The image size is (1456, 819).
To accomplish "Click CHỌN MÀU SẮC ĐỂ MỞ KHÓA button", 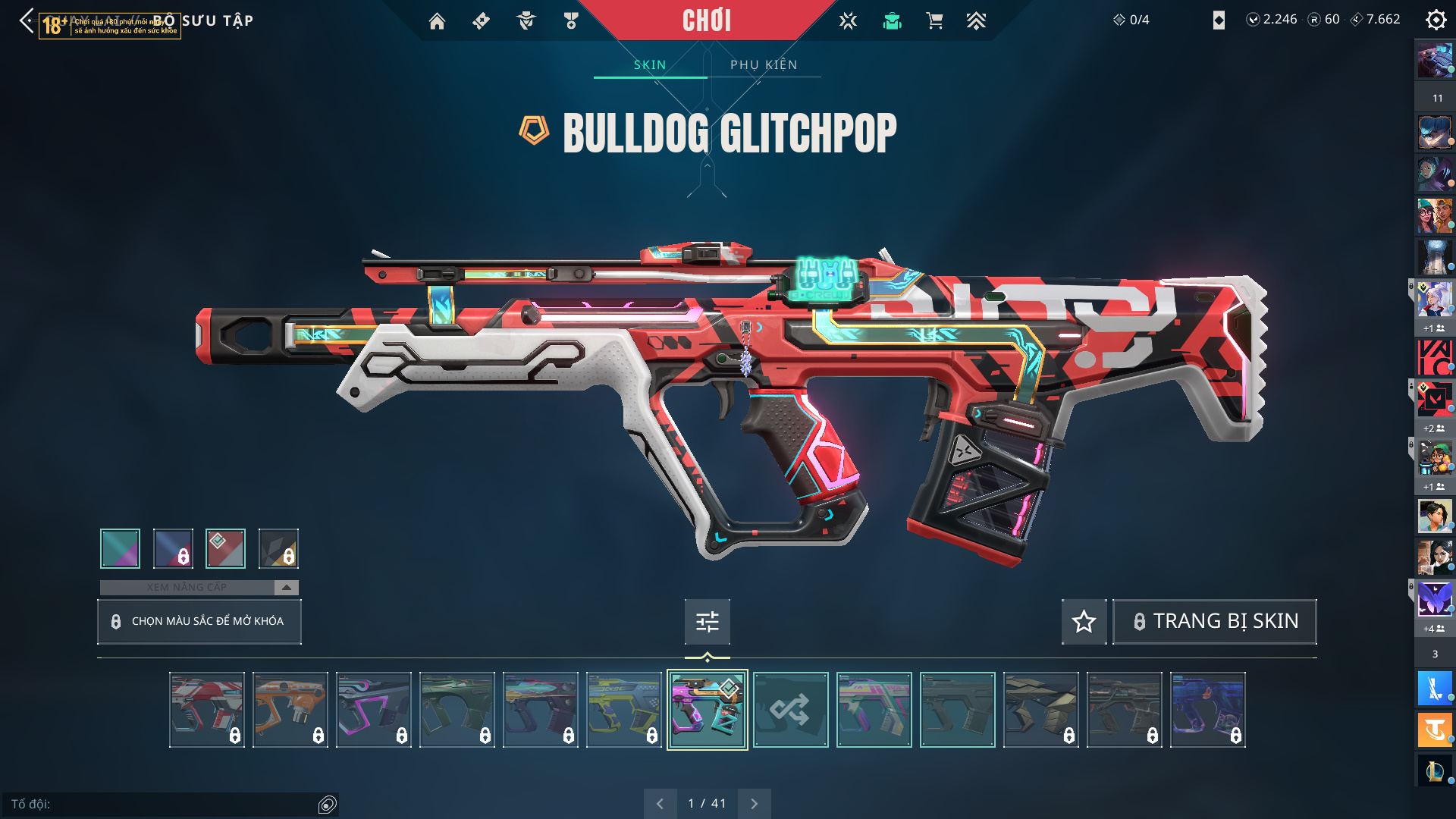I will pos(199,622).
